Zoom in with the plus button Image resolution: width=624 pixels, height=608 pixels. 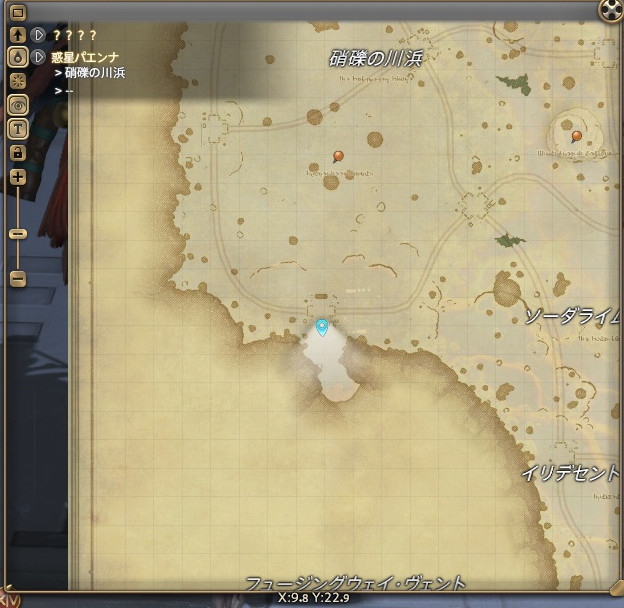pyautogui.click(x=17, y=177)
